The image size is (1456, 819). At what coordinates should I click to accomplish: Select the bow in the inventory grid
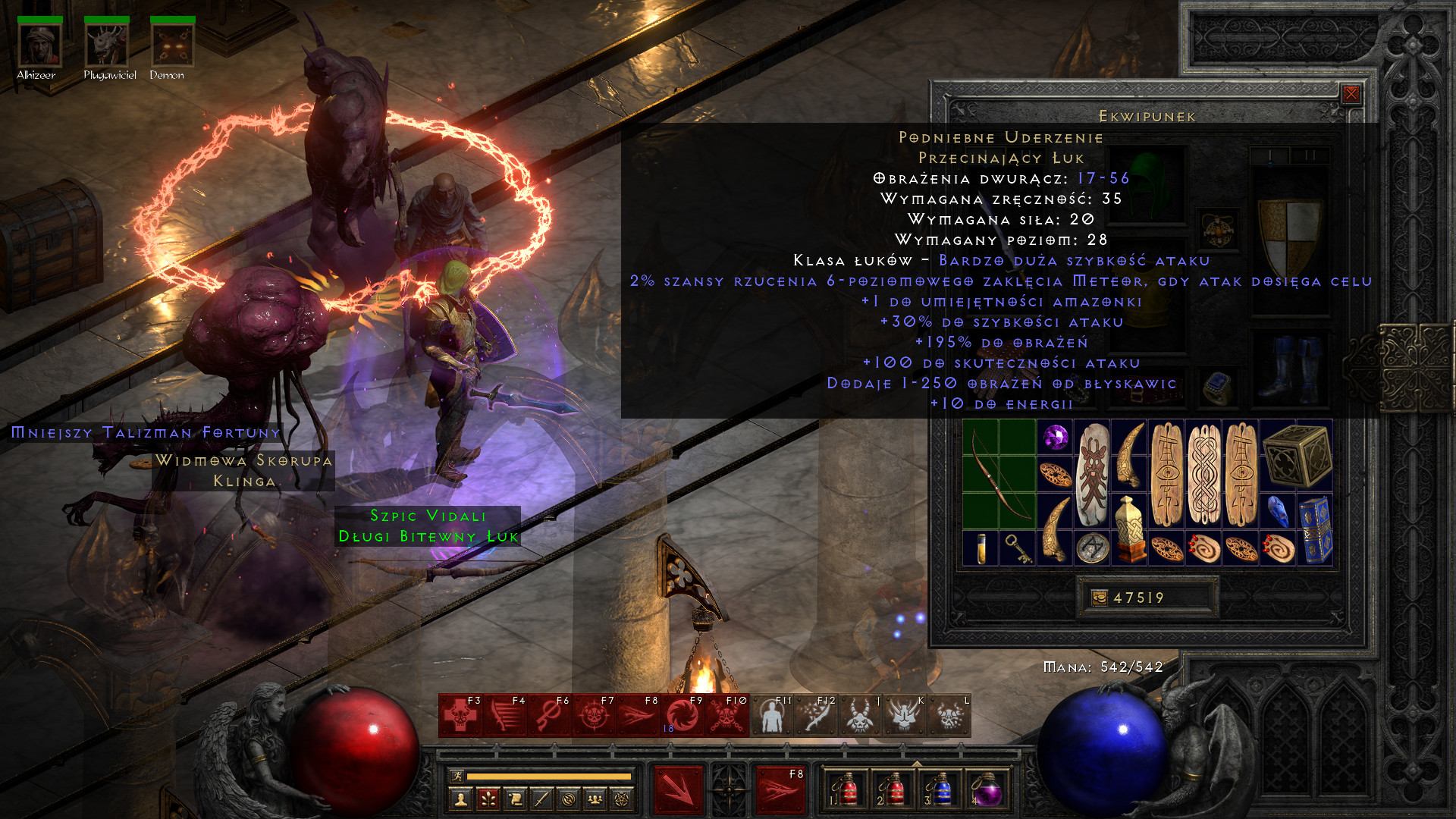[999, 474]
